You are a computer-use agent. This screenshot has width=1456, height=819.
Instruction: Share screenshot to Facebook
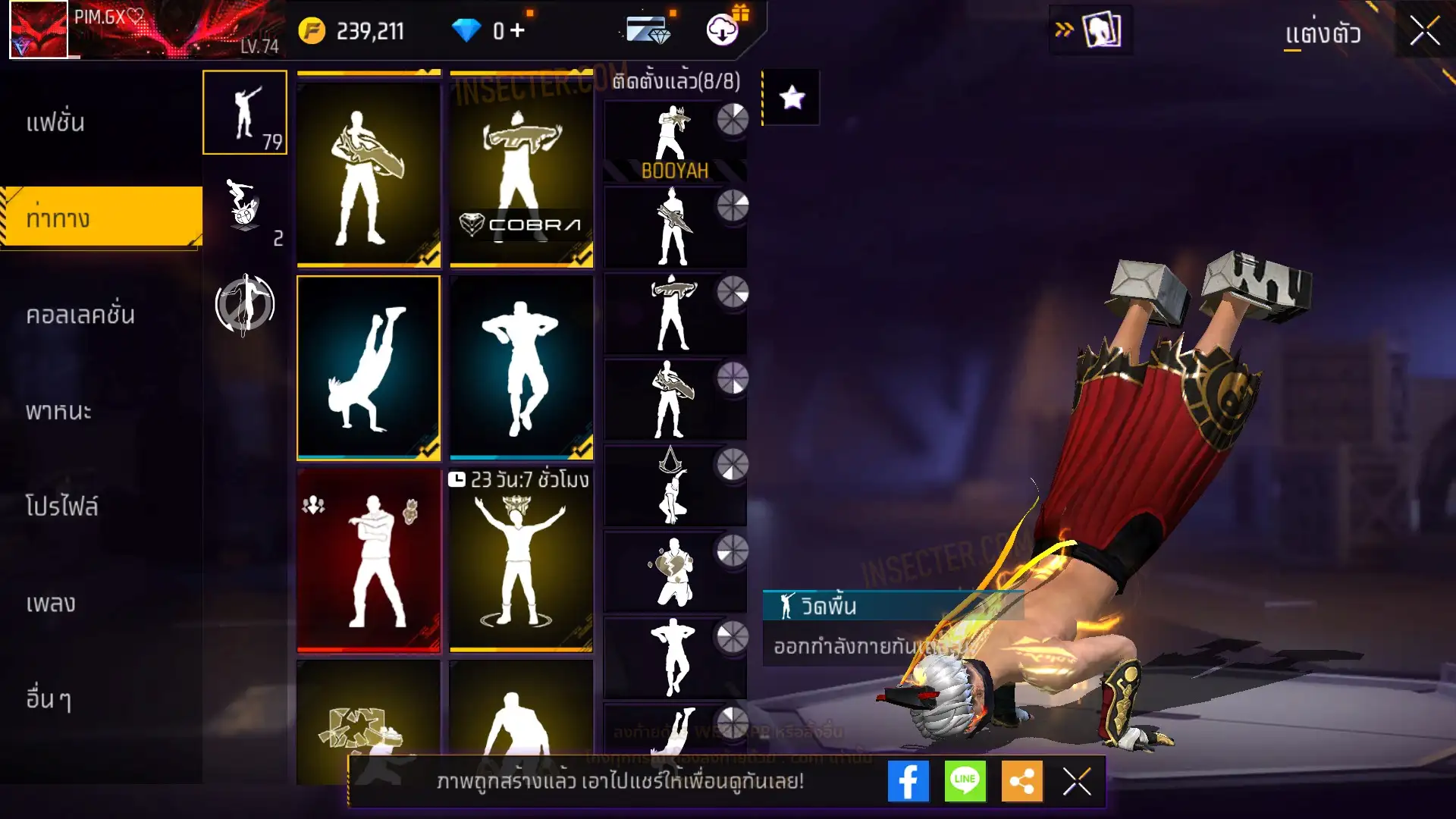pyautogui.click(x=908, y=781)
